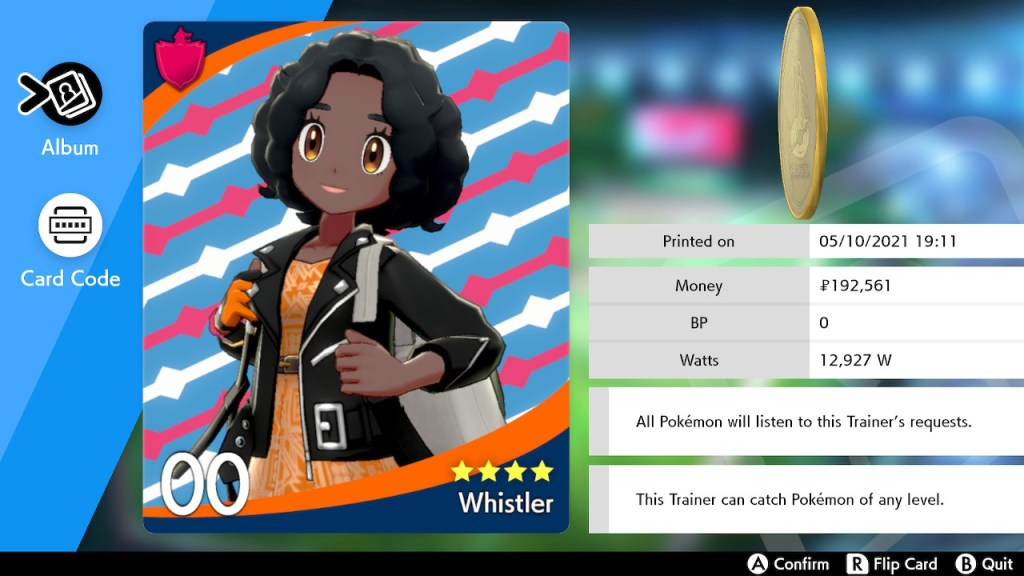Select Whistler's League Card

(x=356, y=277)
